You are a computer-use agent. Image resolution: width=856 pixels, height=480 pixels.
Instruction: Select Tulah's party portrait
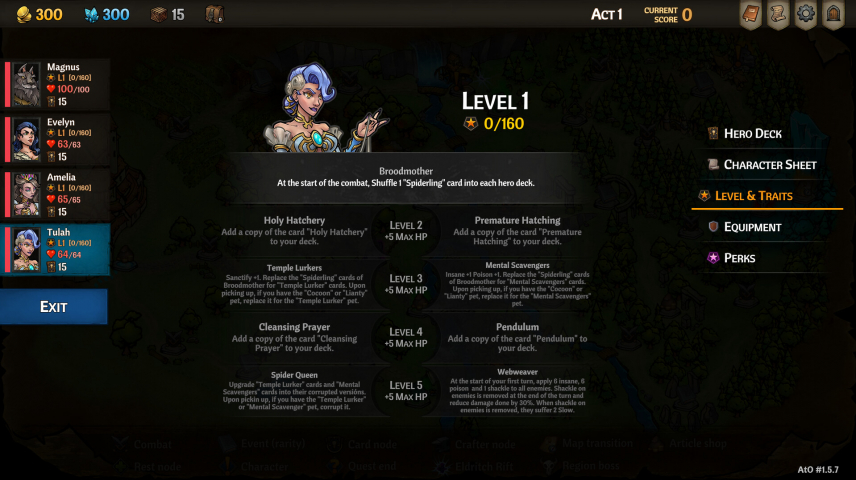58,249
